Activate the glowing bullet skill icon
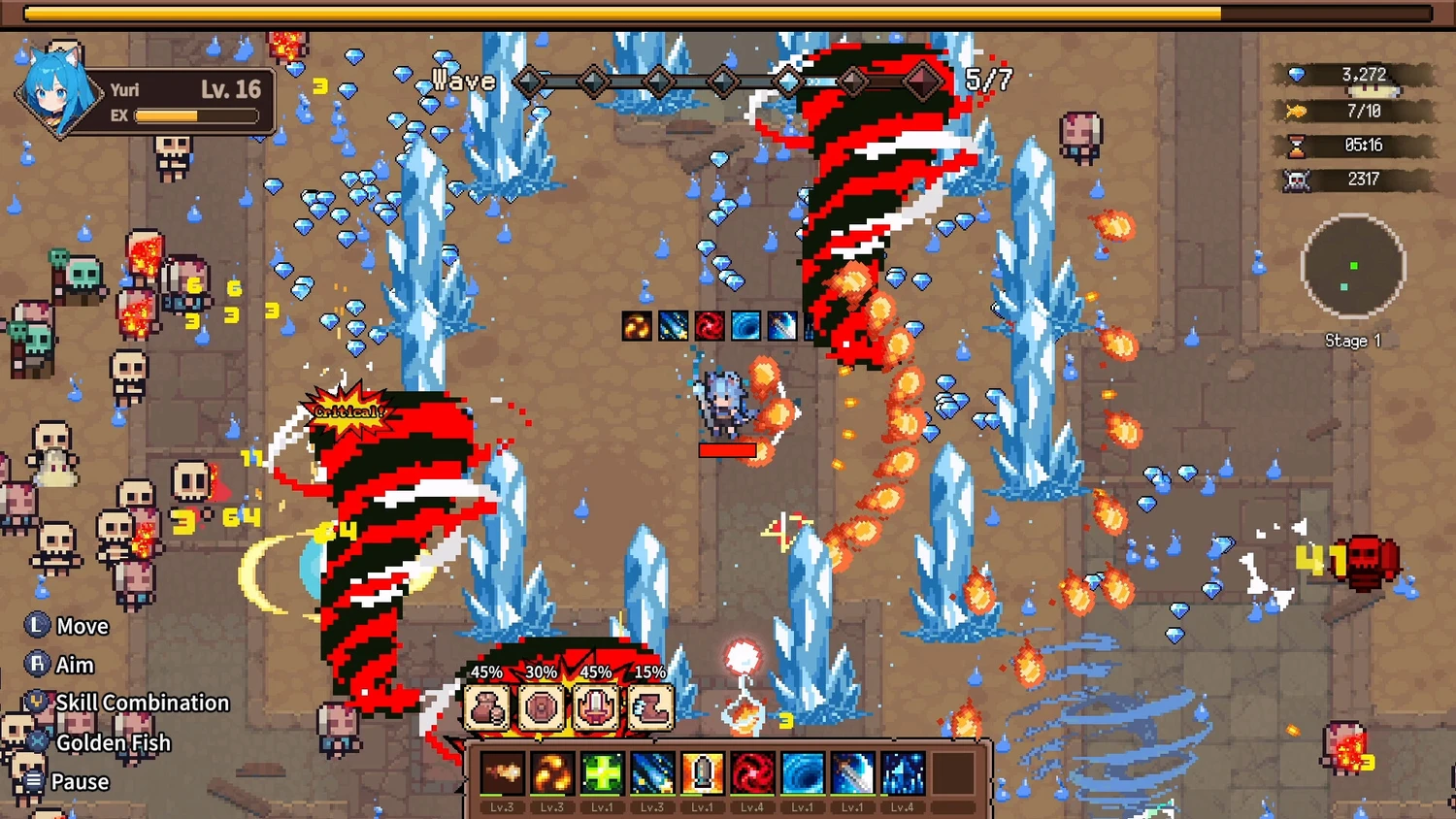Image resolution: width=1456 pixels, height=819 pixels. [x=702, y=774]
